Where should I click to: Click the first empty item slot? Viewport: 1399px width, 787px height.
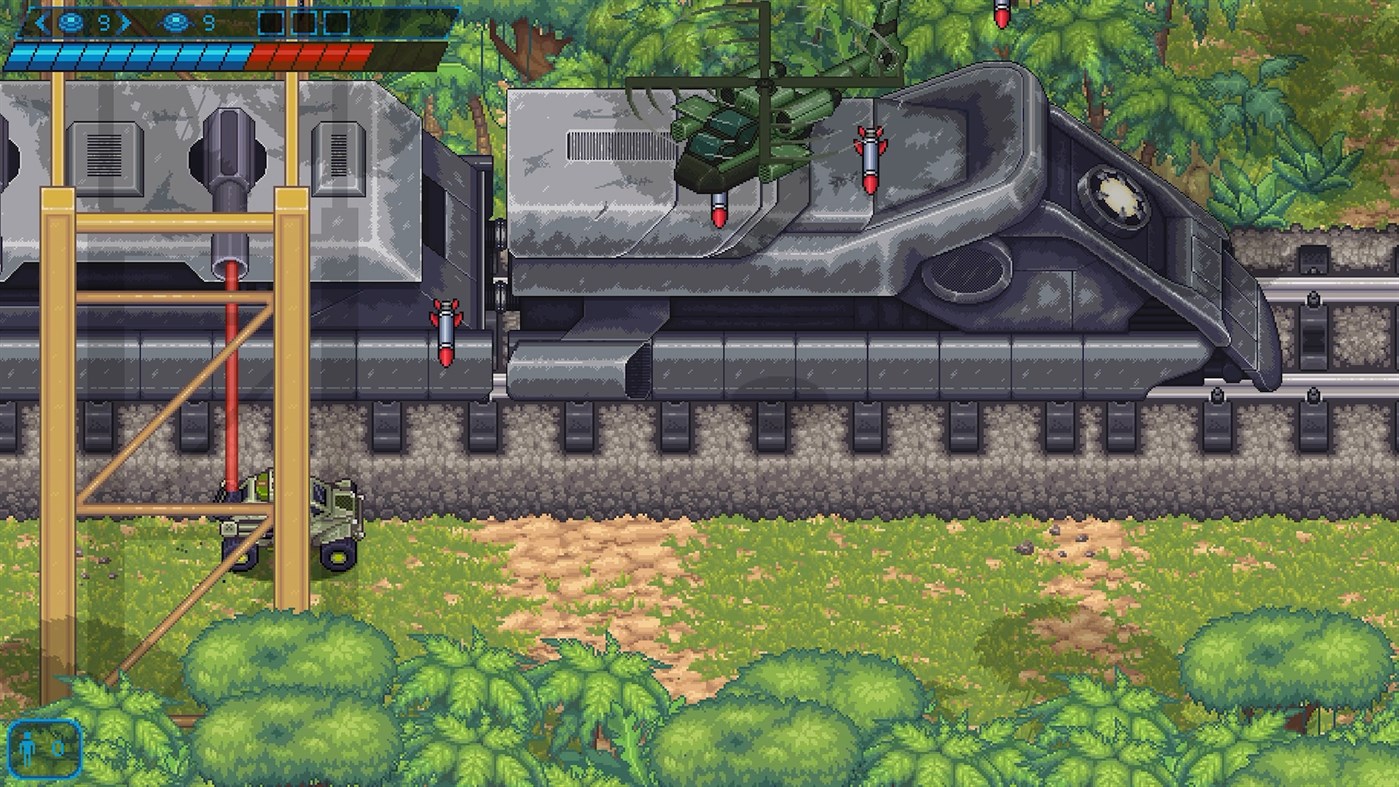tap(268, 23)
